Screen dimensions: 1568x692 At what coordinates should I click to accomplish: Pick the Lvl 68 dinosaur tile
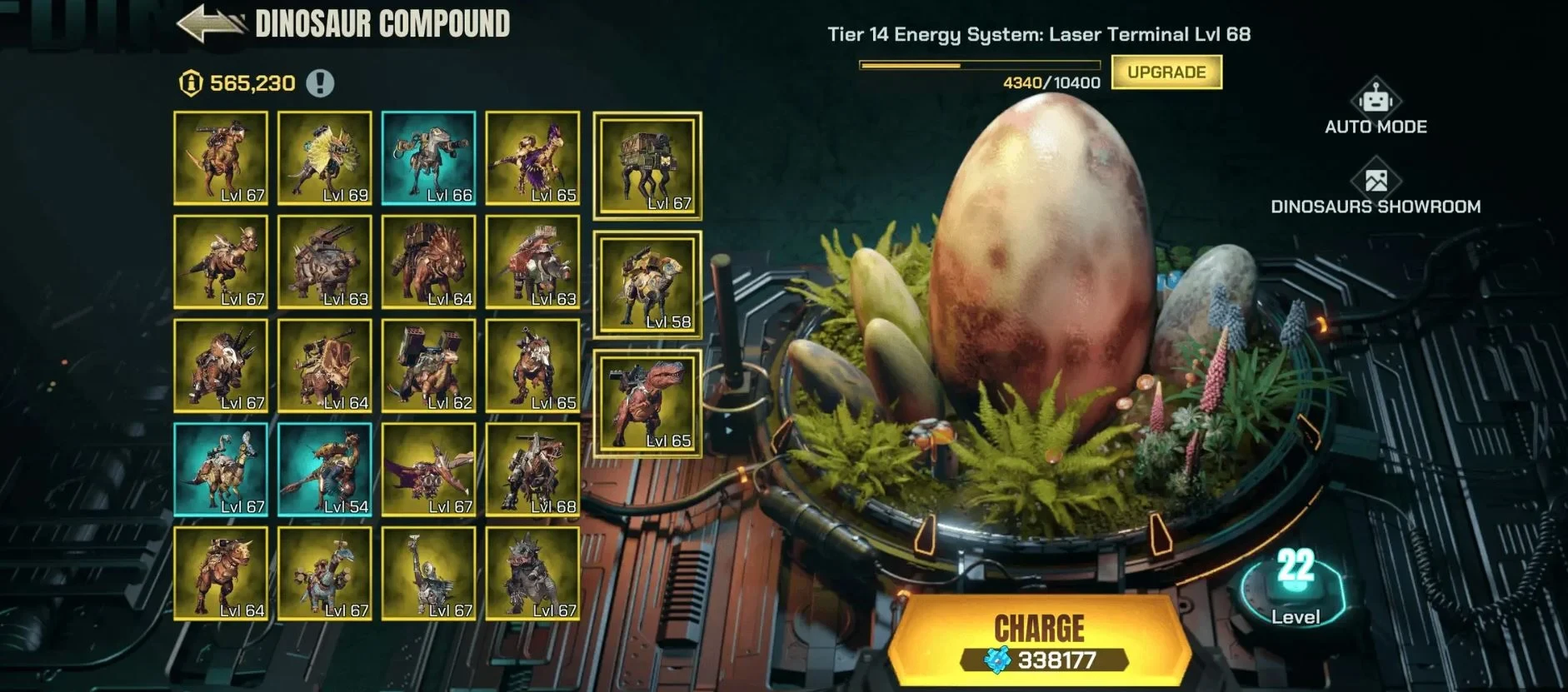(x=533, y=470)
